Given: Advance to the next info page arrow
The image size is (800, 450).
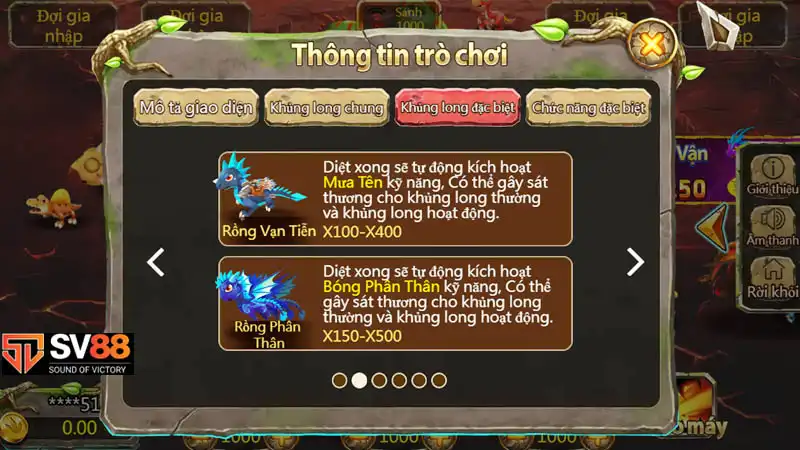Looking at the screenshot, I should (635, 262).
